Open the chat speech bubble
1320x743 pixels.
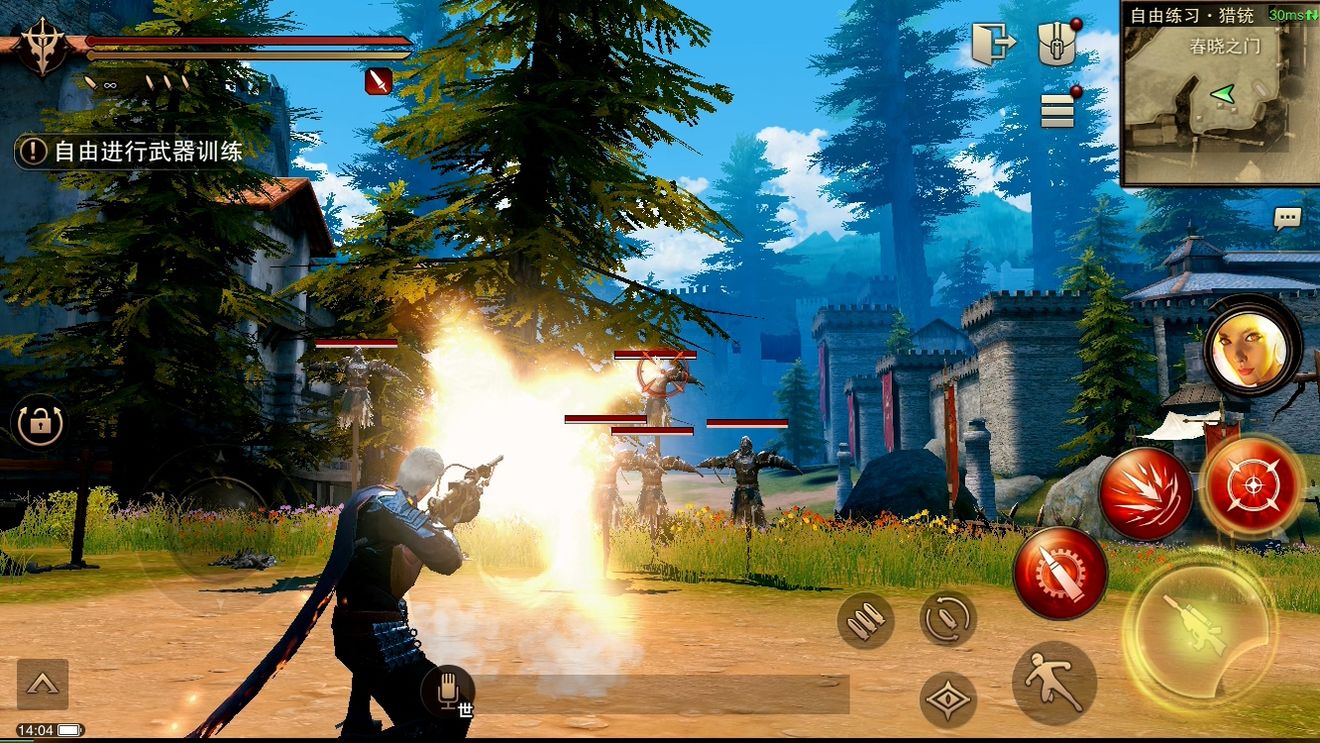pos(1287,217)
